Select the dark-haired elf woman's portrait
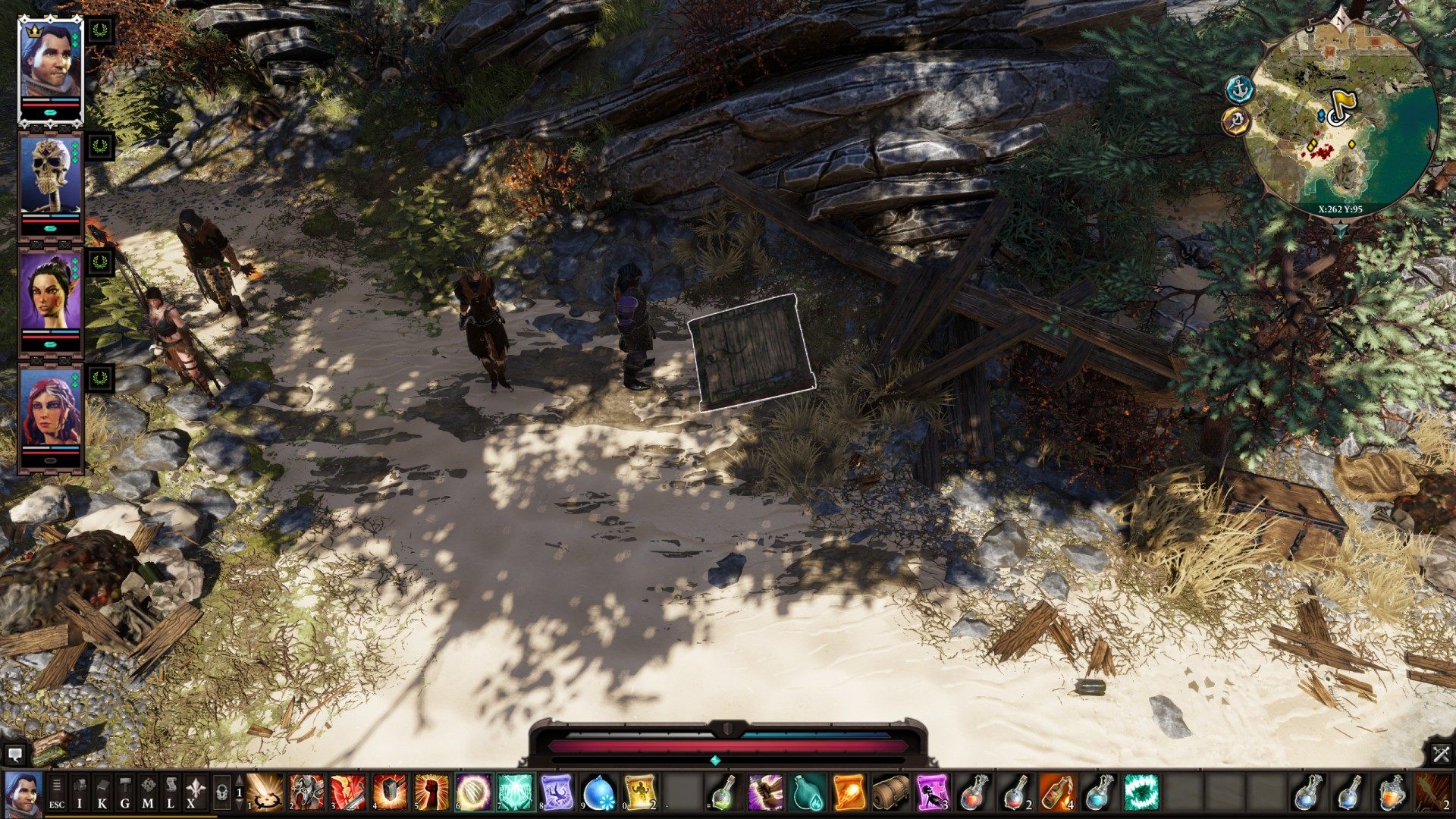 point(50,292)
